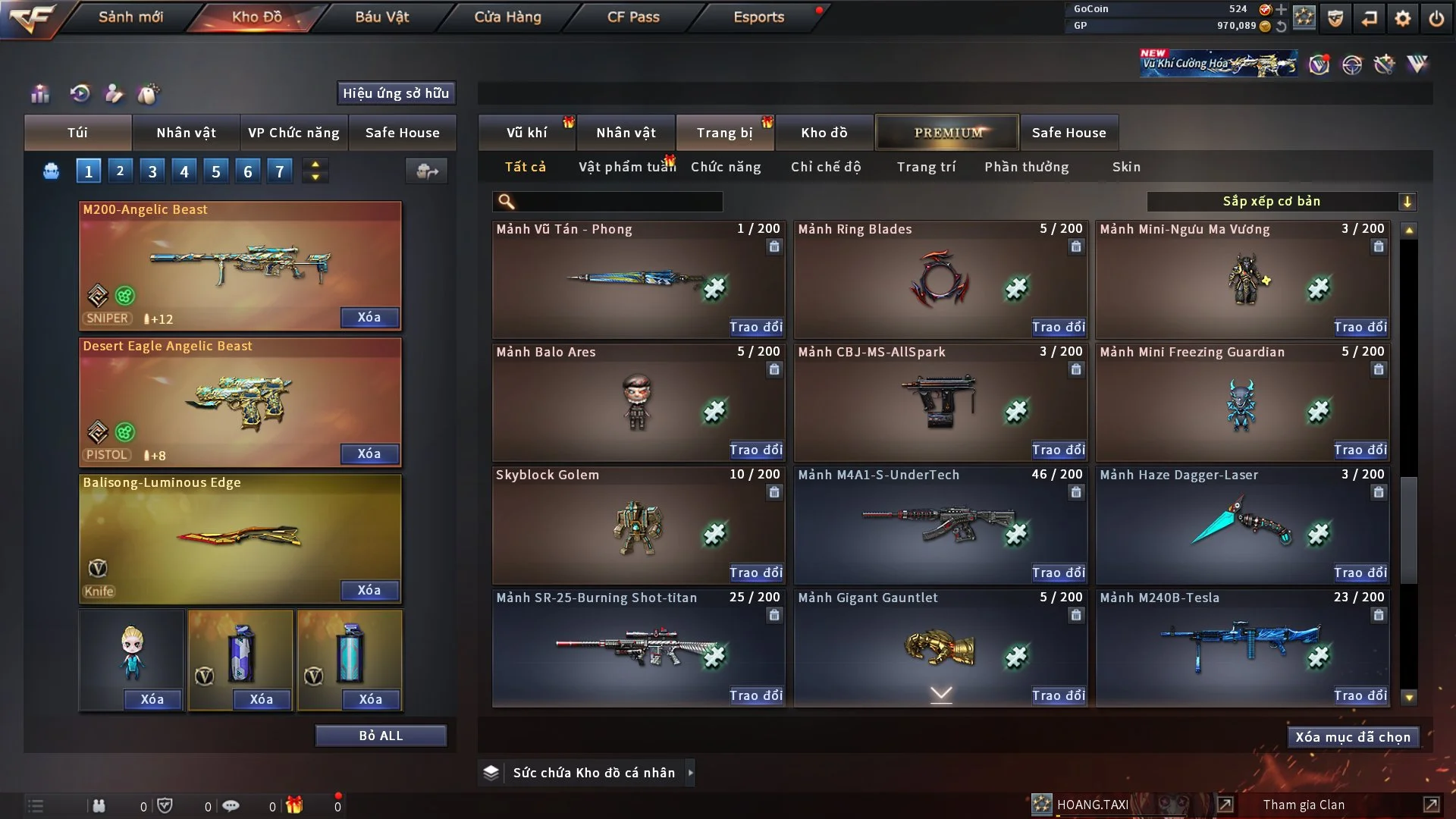Remove the Balisong-Luminous Edge knife
The width and height of the screenshot is (1456, 819).
369,590
